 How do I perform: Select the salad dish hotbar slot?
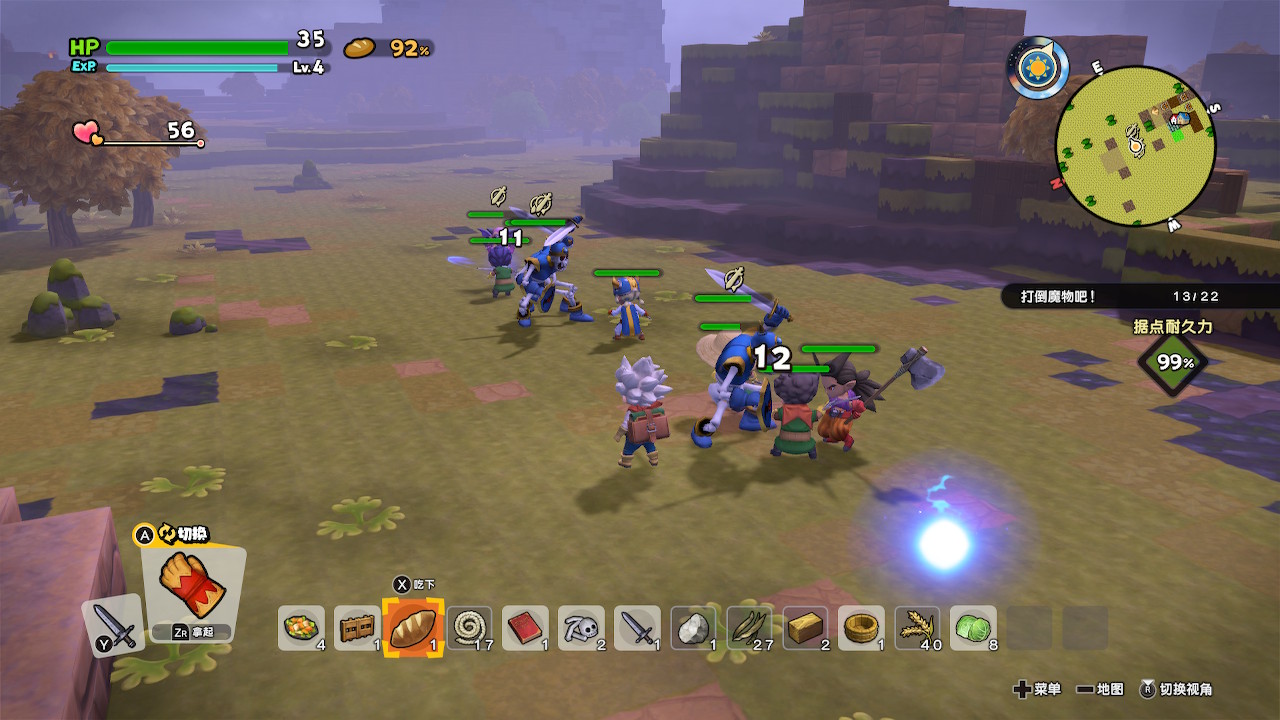(x=301, y=628)
